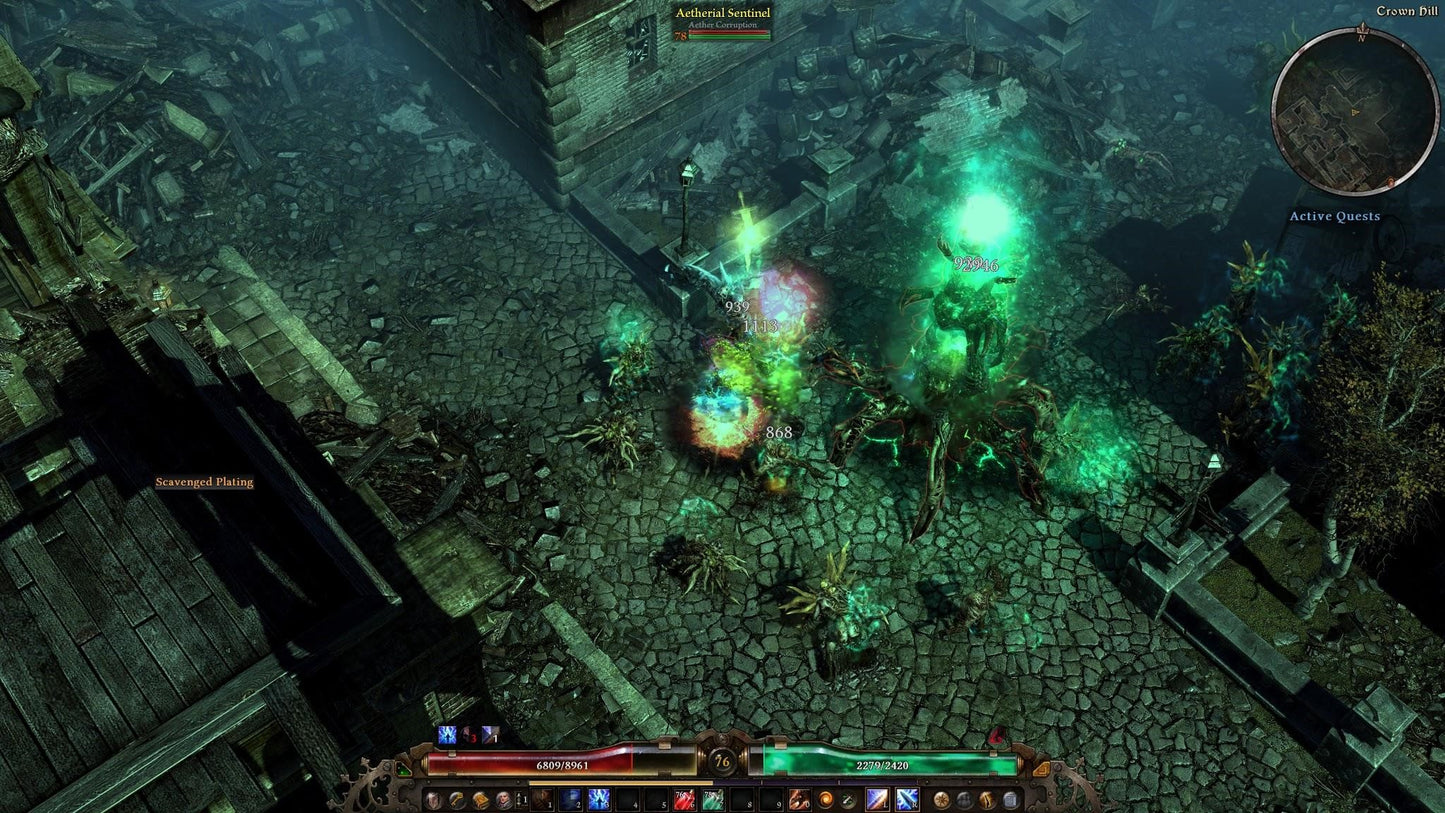The width and height of the screenshot is (1445, 813).
Task: Click the level 76 badge on the HUD
Action: click(722, 762)
